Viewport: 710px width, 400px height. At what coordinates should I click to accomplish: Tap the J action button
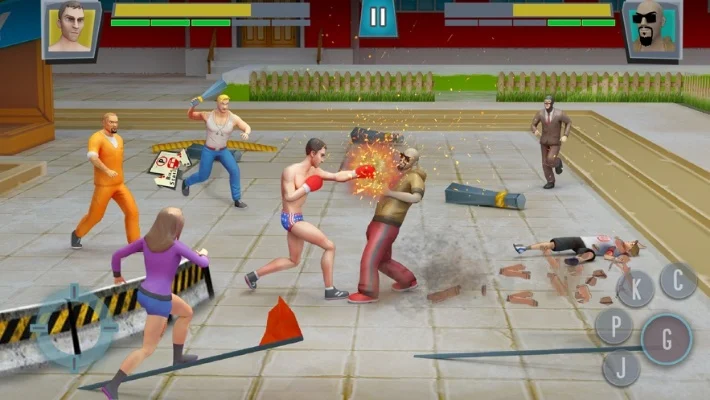621,368
